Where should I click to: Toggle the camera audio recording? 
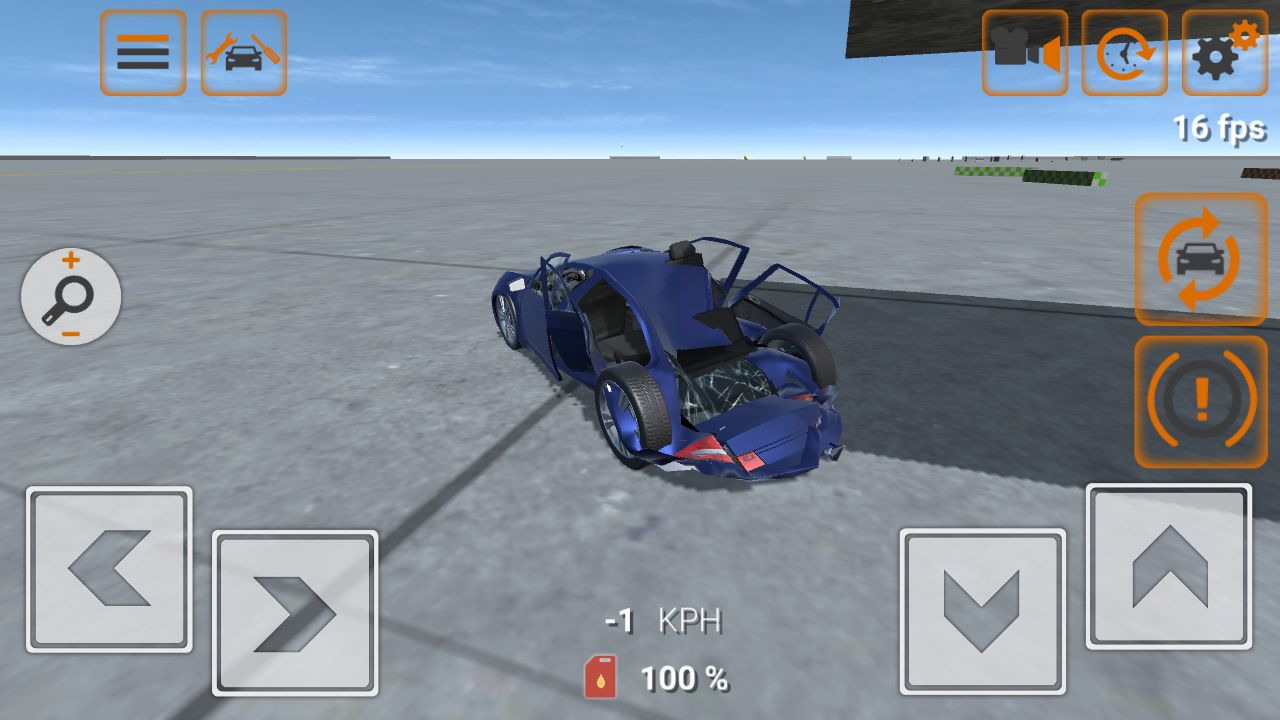1024,53
